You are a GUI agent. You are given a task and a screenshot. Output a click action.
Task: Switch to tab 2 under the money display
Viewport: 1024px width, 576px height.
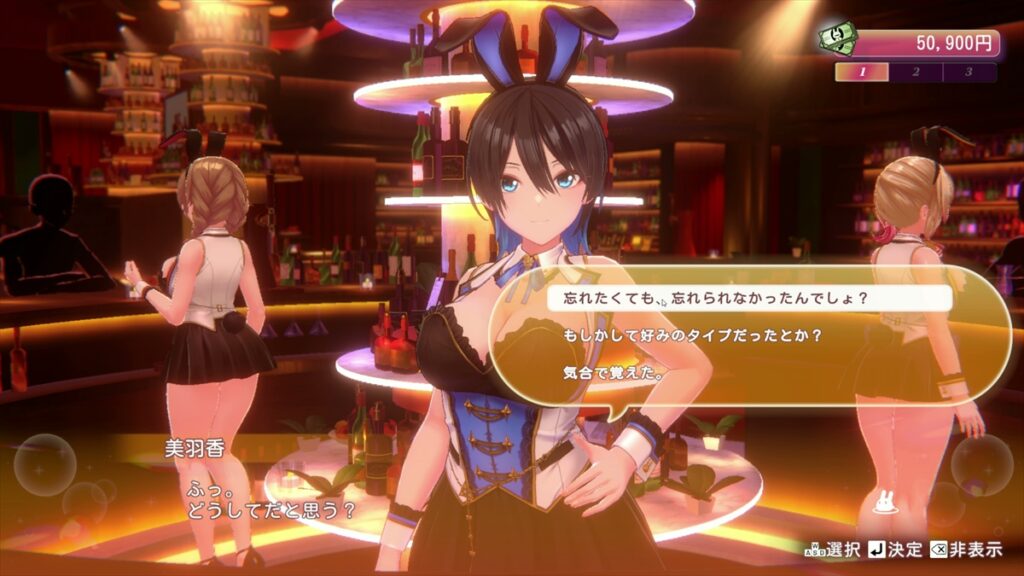916,72
